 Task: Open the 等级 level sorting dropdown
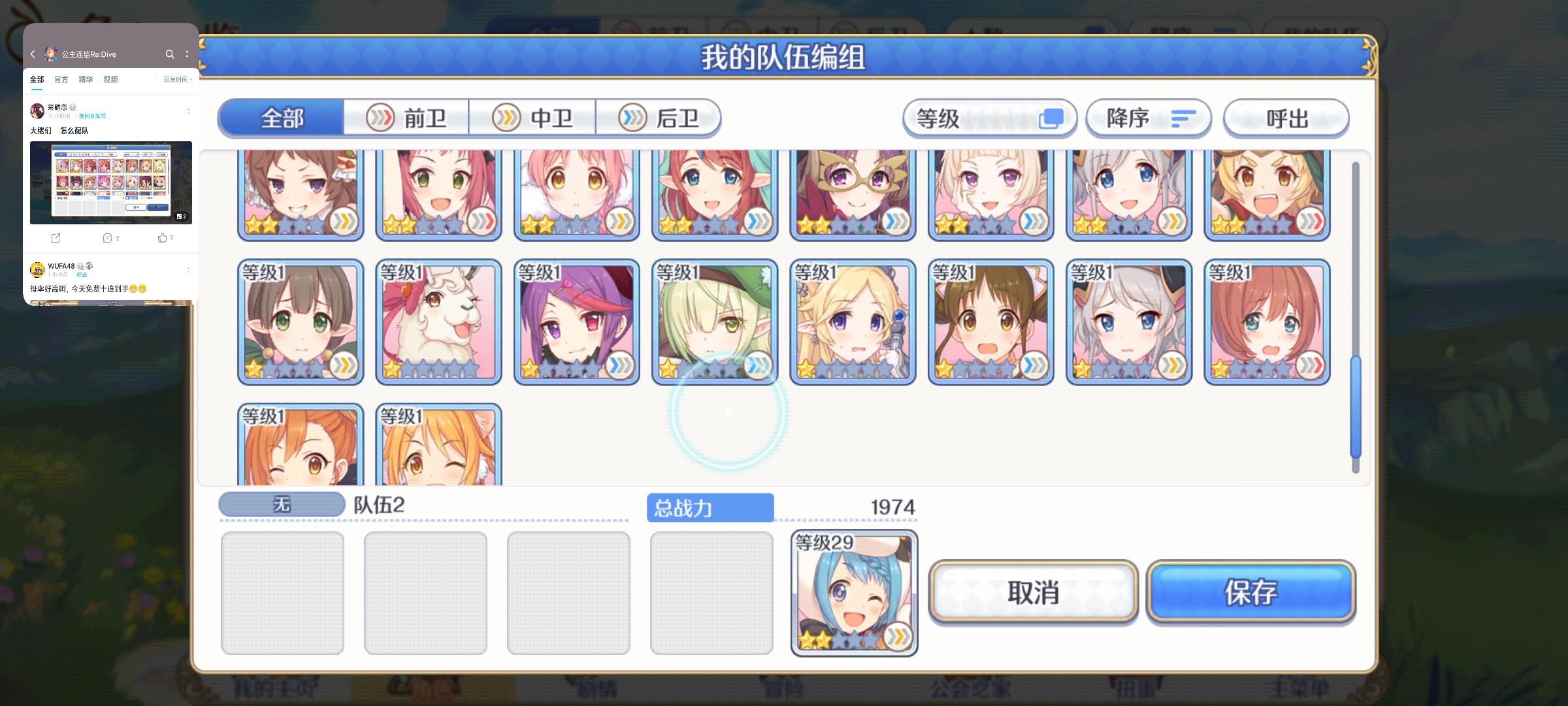tap(988, 118)
